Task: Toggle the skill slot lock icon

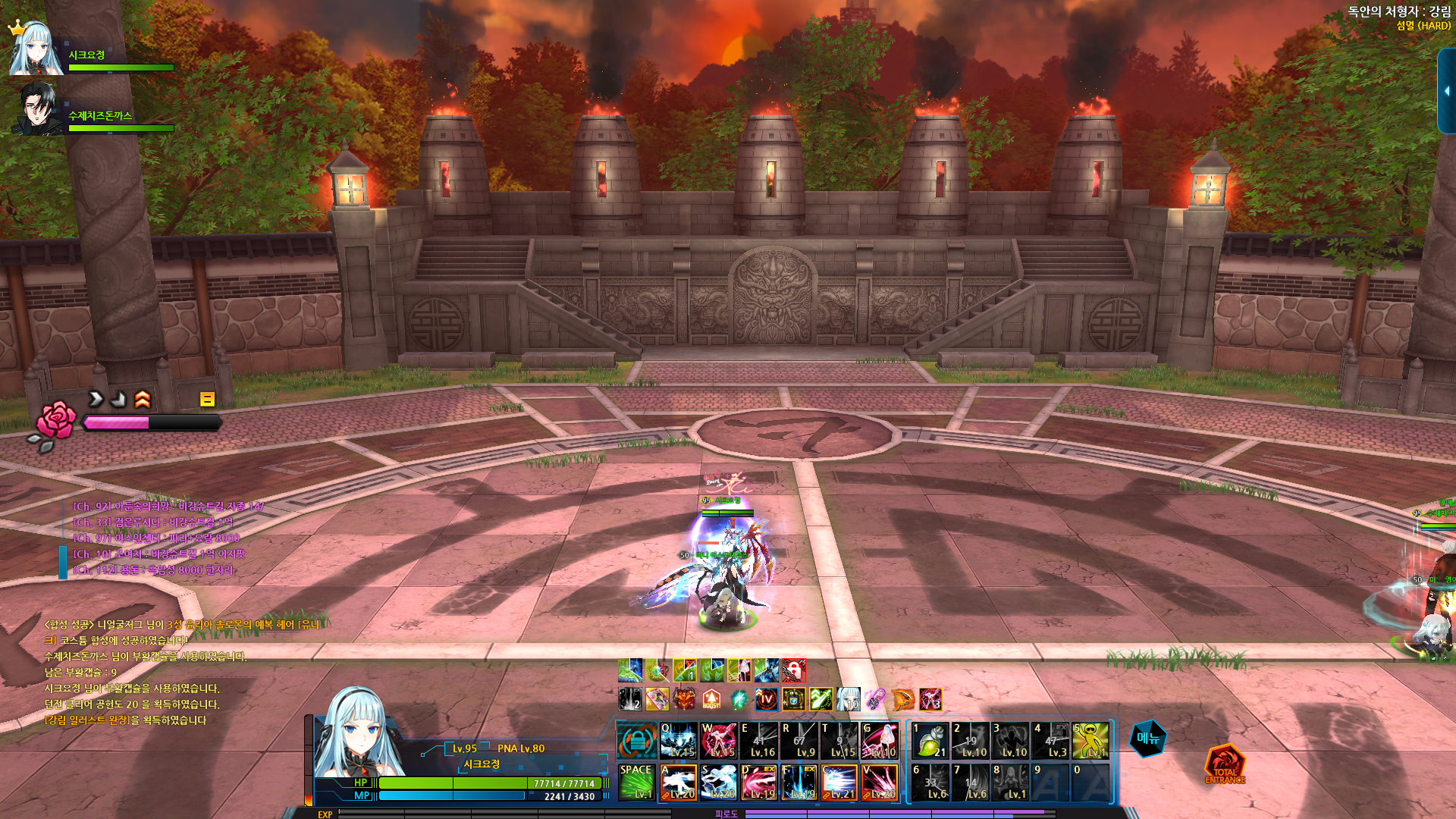Action: [x=636, y=741]
